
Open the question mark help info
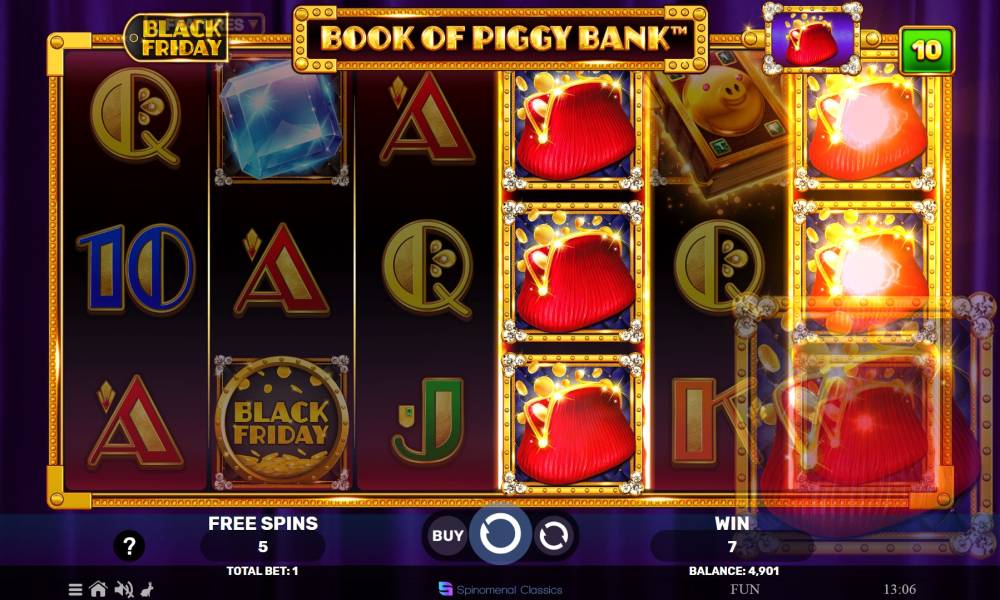pyautogui.click(x=129, y=546)
